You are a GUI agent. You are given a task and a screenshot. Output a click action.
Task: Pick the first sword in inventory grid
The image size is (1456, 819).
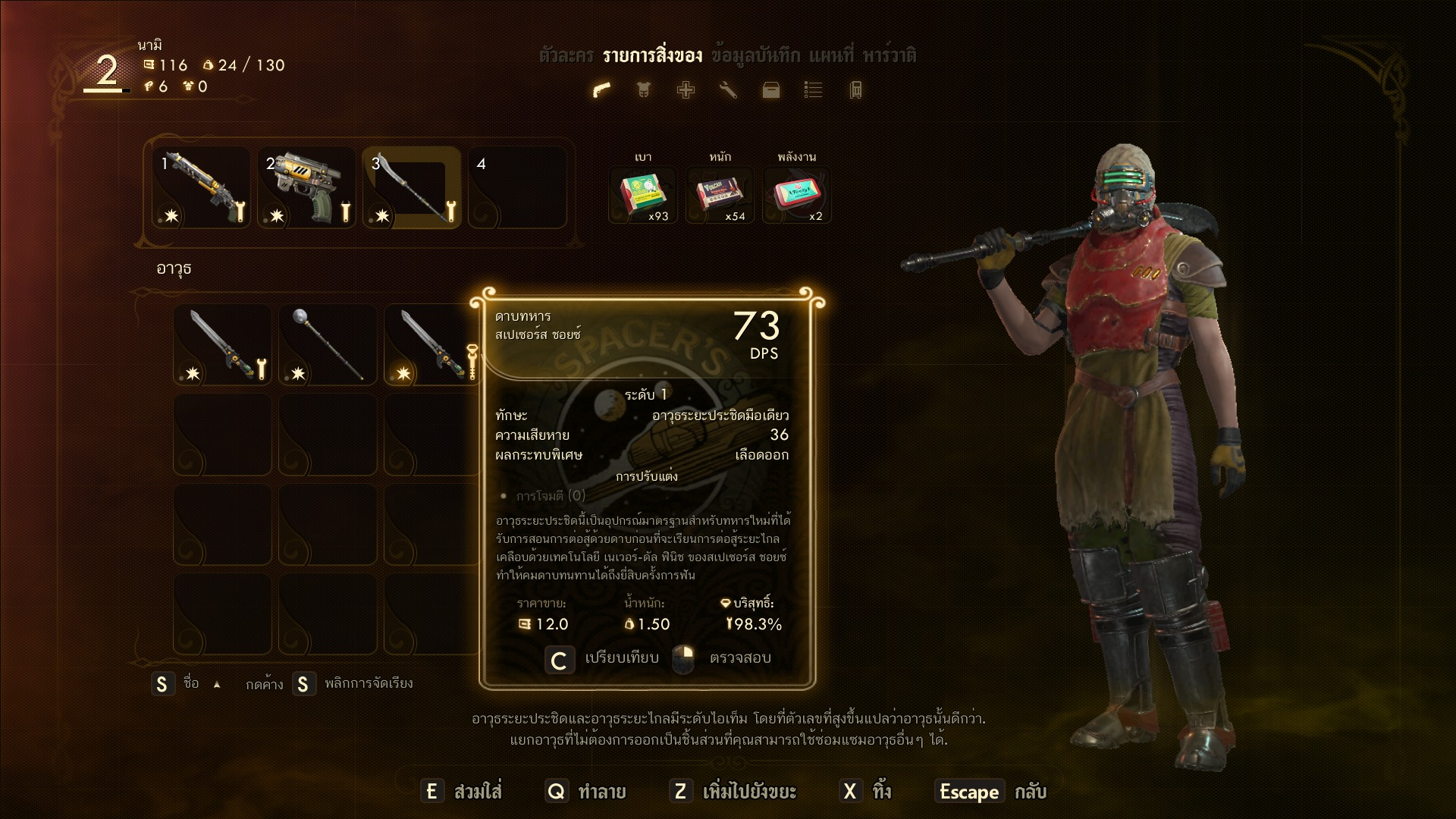222,346
